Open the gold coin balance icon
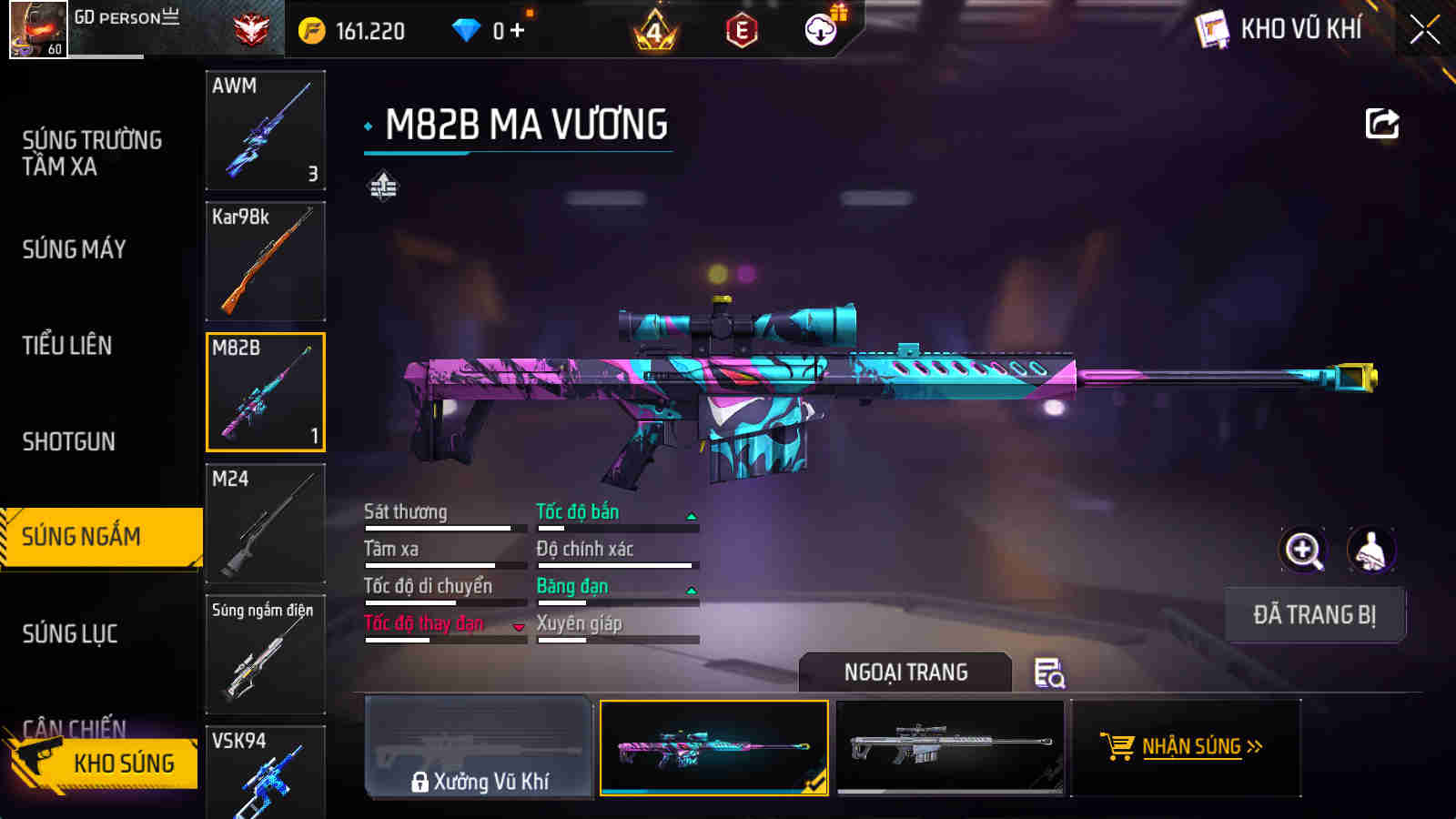The image size is (1456, 819). coord(310,28)
